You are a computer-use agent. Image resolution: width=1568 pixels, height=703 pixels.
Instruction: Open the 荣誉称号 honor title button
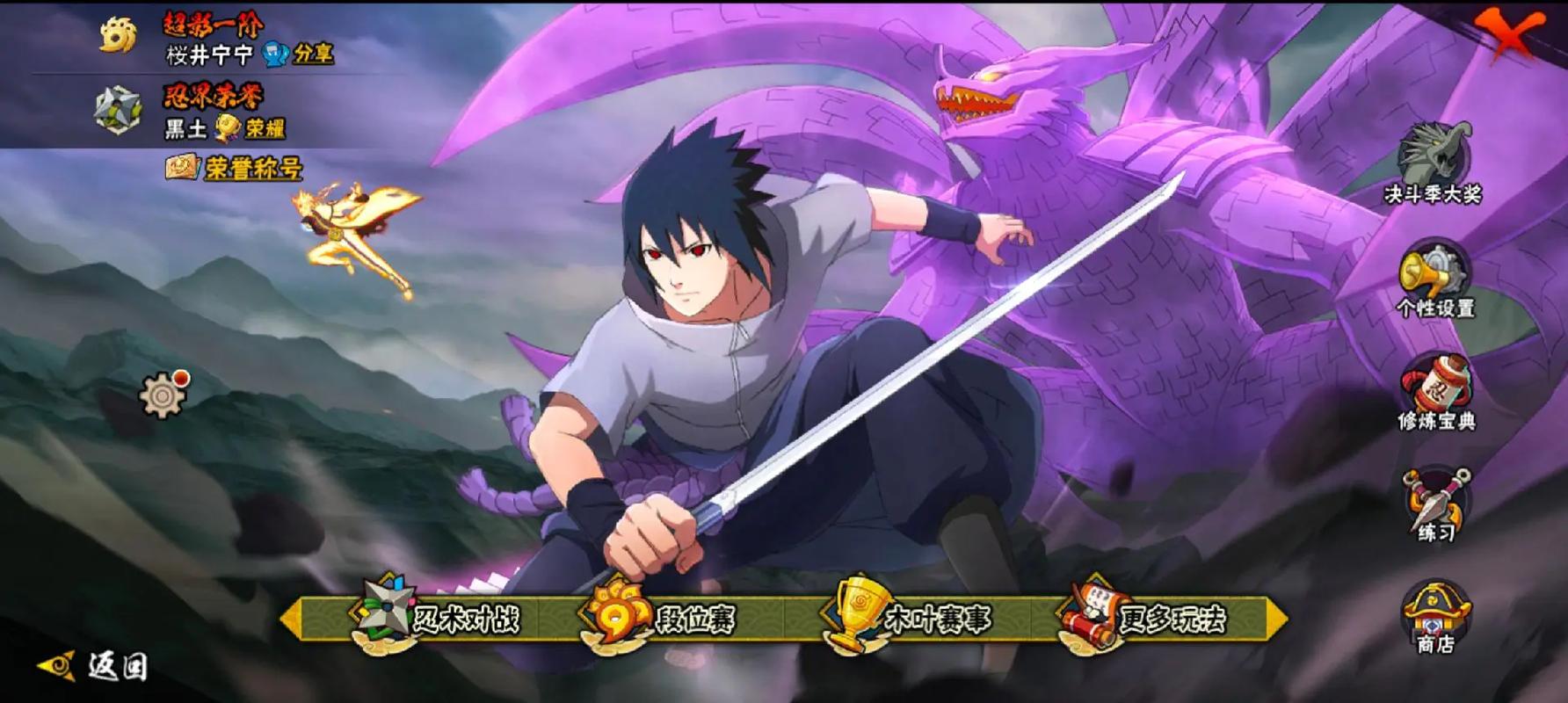coord(234,167)
